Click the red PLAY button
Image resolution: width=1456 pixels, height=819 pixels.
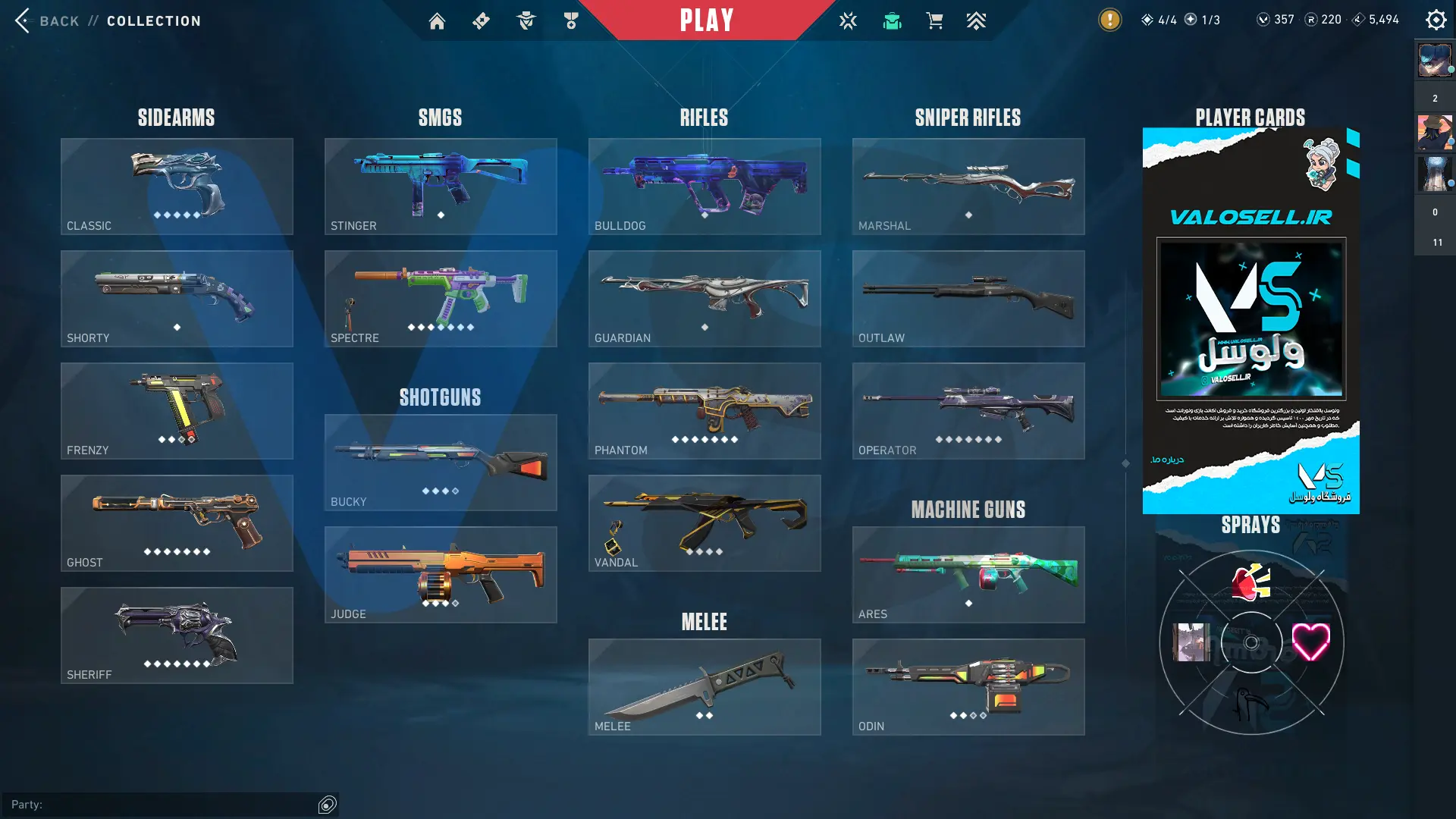coord(706,20)
